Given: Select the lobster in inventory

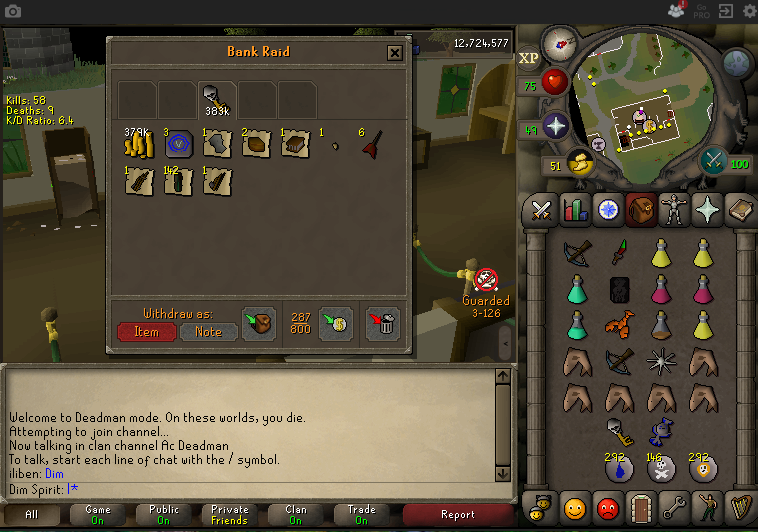Looking at the screenshot, I should click(x=619, y=326).
